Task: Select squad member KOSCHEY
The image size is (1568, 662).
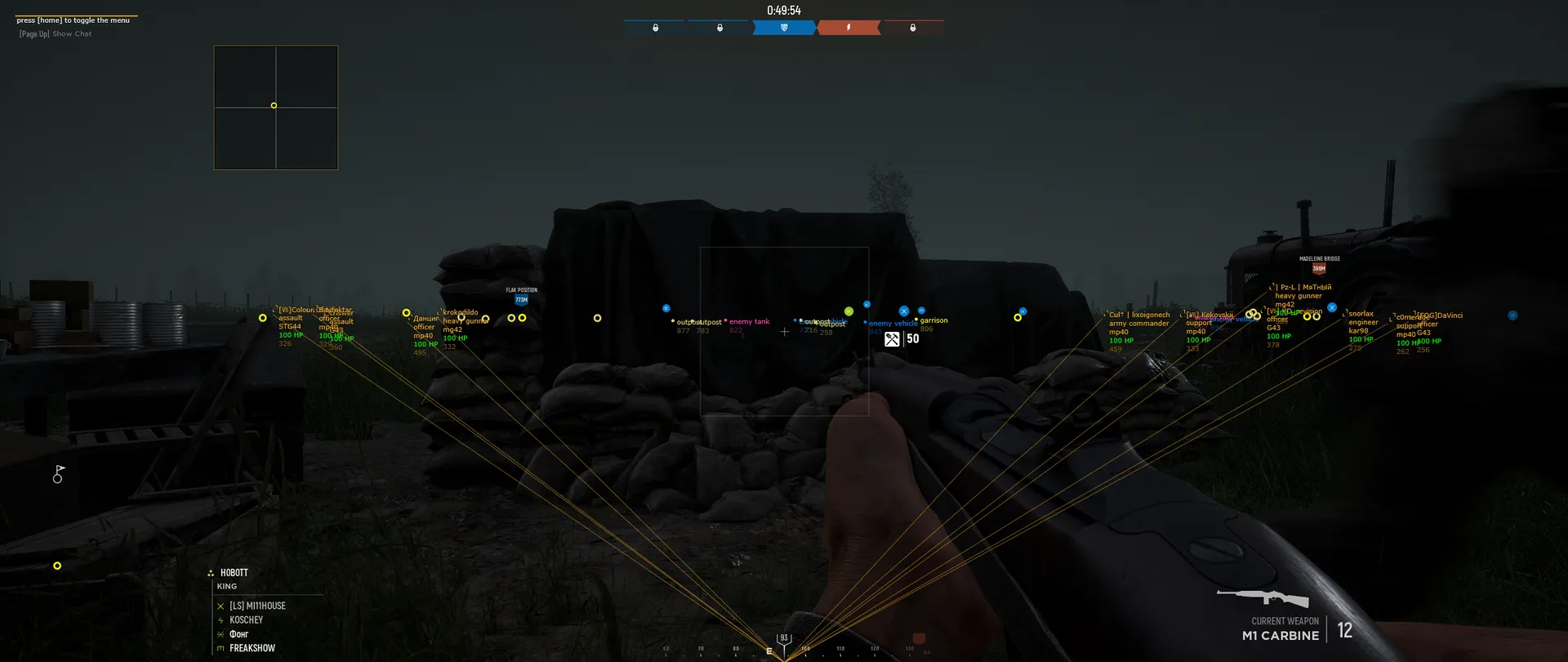Action: click(246, 620)
